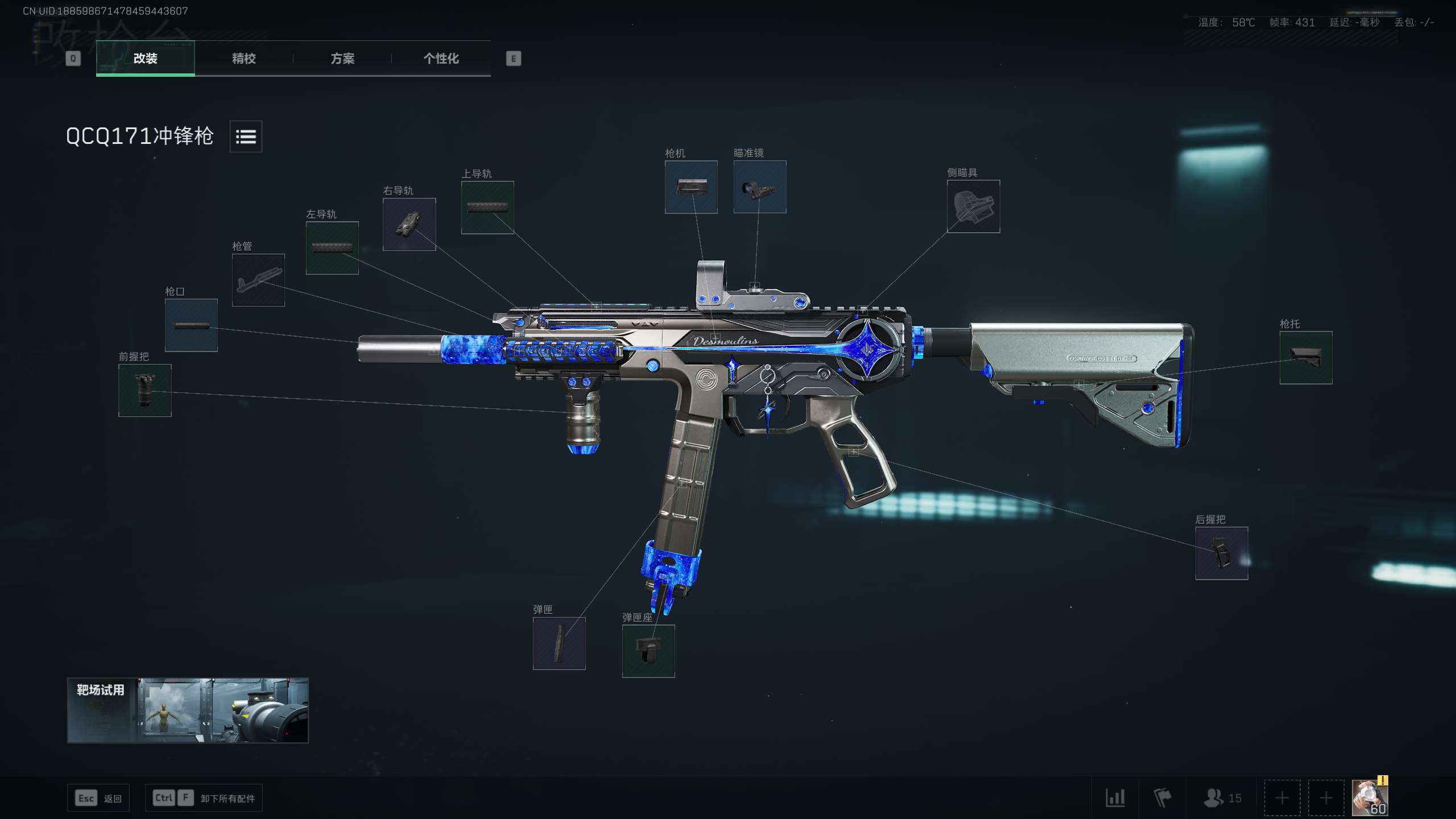
Task: Choose the 瞄准镜 optic slot
Action: click(760, 187)
